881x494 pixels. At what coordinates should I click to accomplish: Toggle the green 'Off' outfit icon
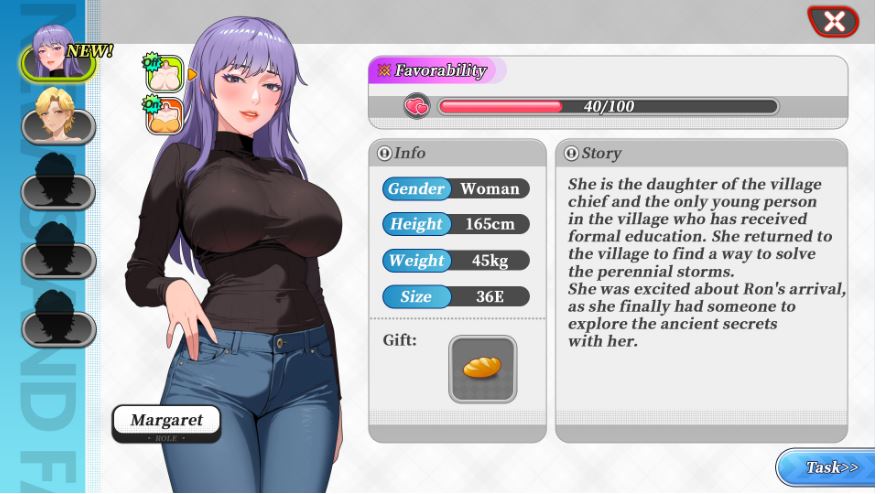163,74
